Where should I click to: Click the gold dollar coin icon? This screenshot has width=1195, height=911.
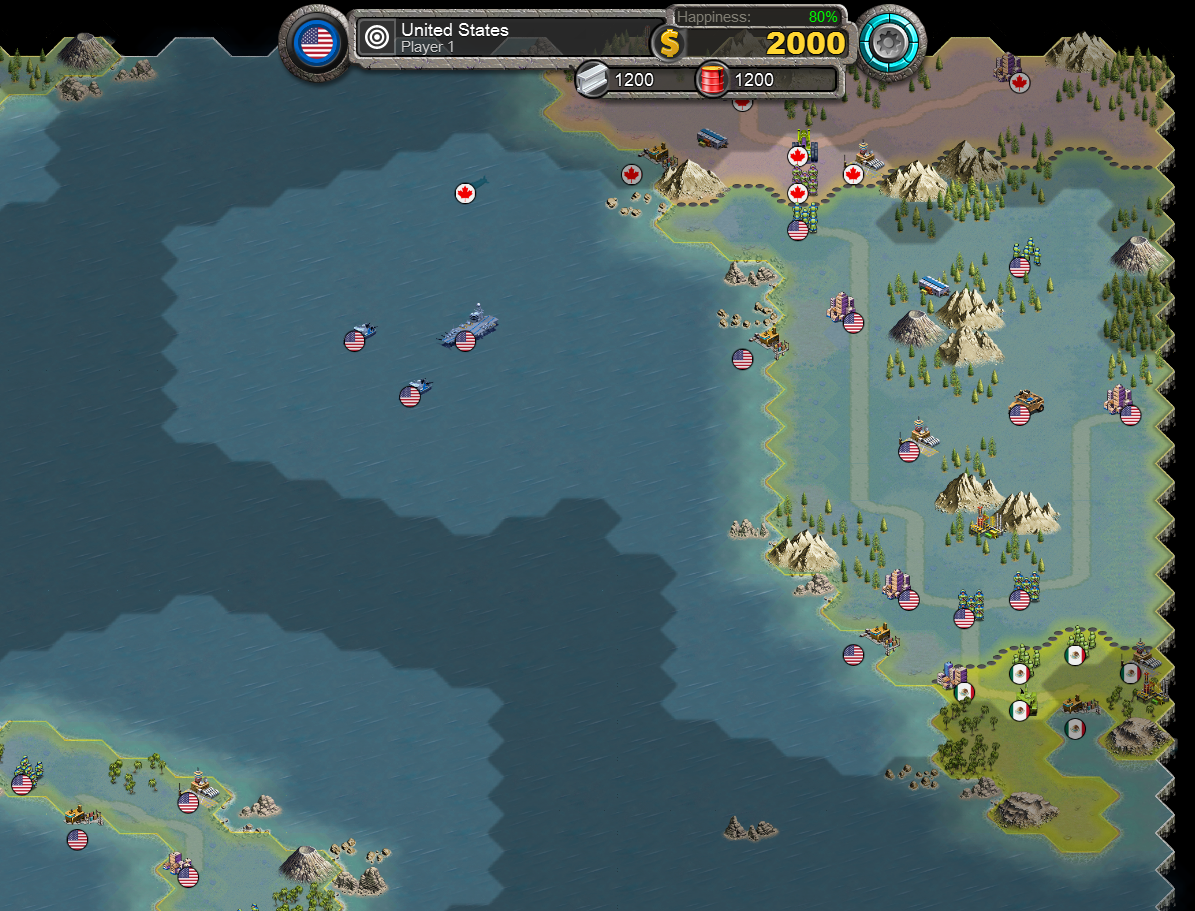668,43
